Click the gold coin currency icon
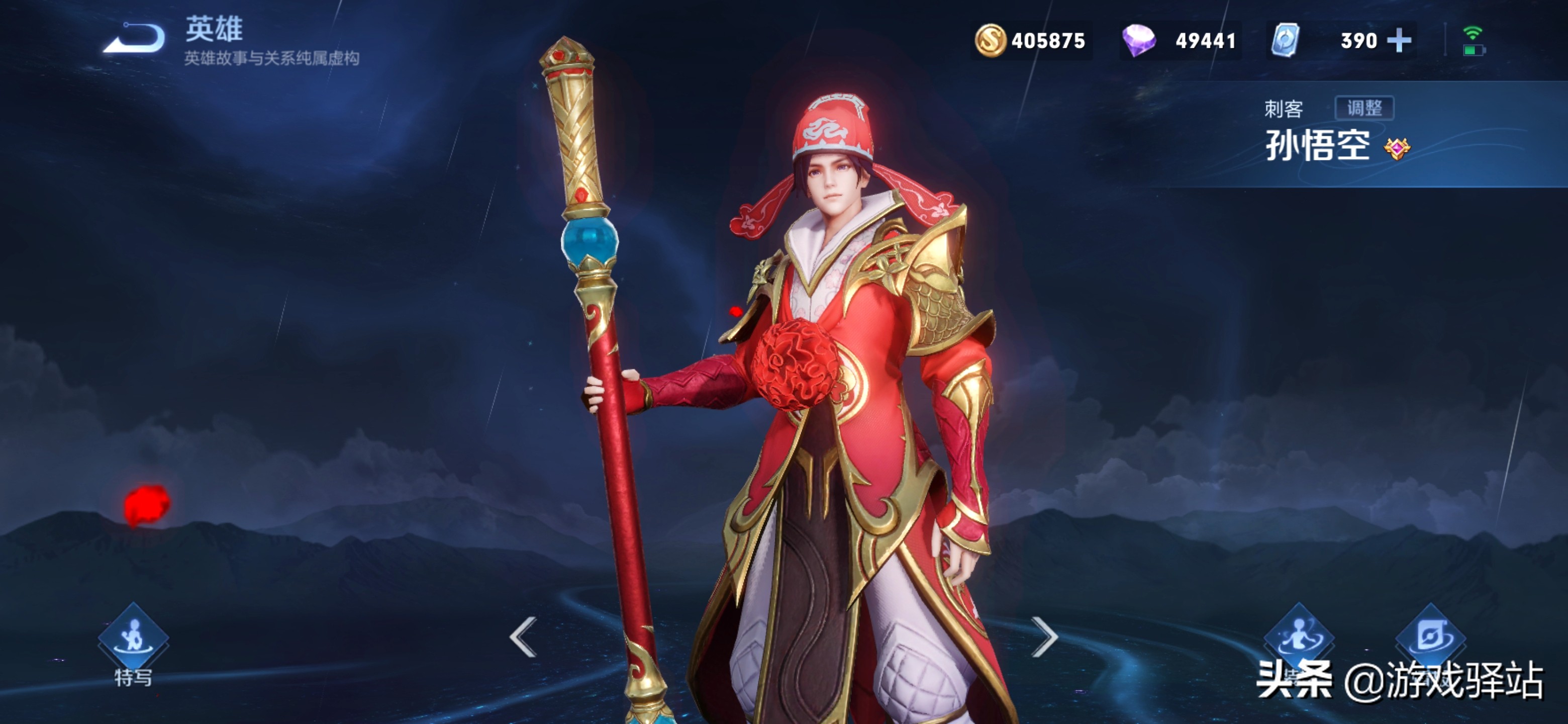This screenshot has width=1568, height=724. pos(991,41)
